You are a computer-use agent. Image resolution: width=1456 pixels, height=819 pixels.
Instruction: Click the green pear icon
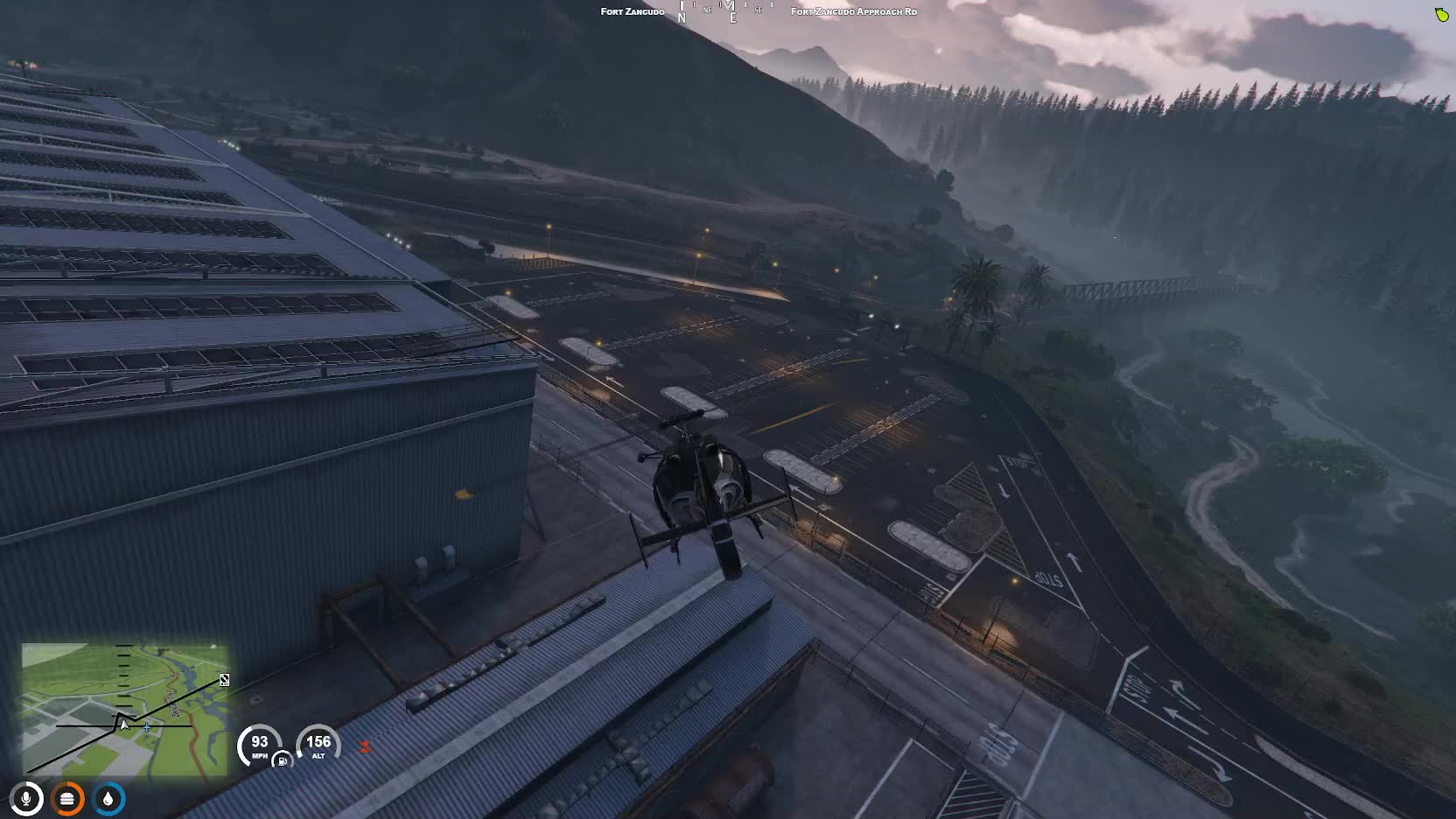point(1441,14)
